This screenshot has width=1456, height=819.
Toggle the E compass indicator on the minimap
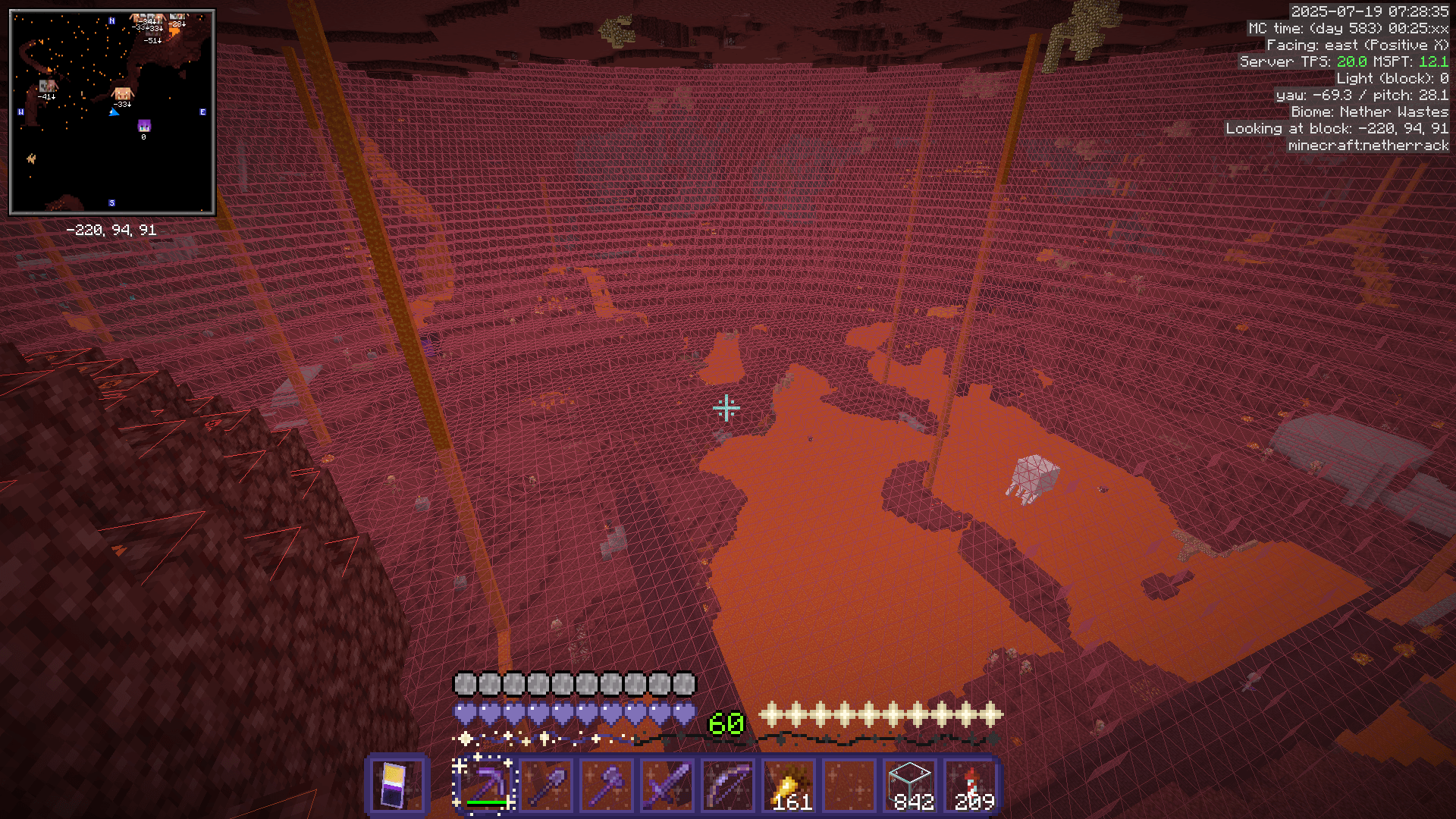(202, 111)
